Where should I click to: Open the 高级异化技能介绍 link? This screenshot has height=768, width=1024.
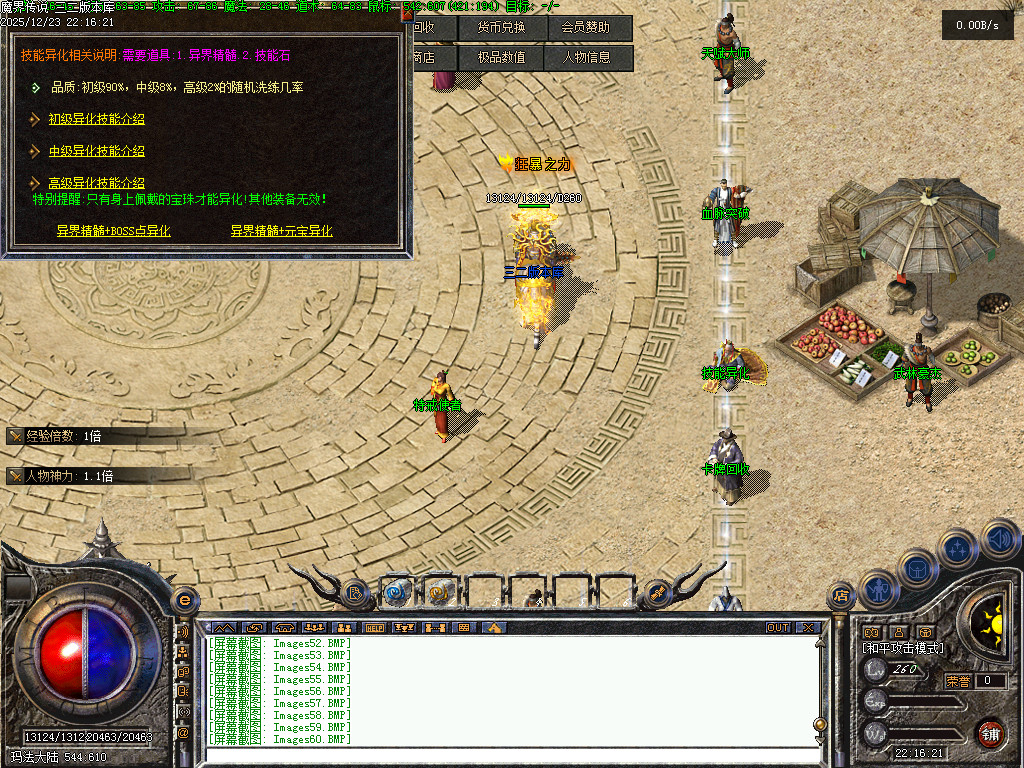coord(97,183)
